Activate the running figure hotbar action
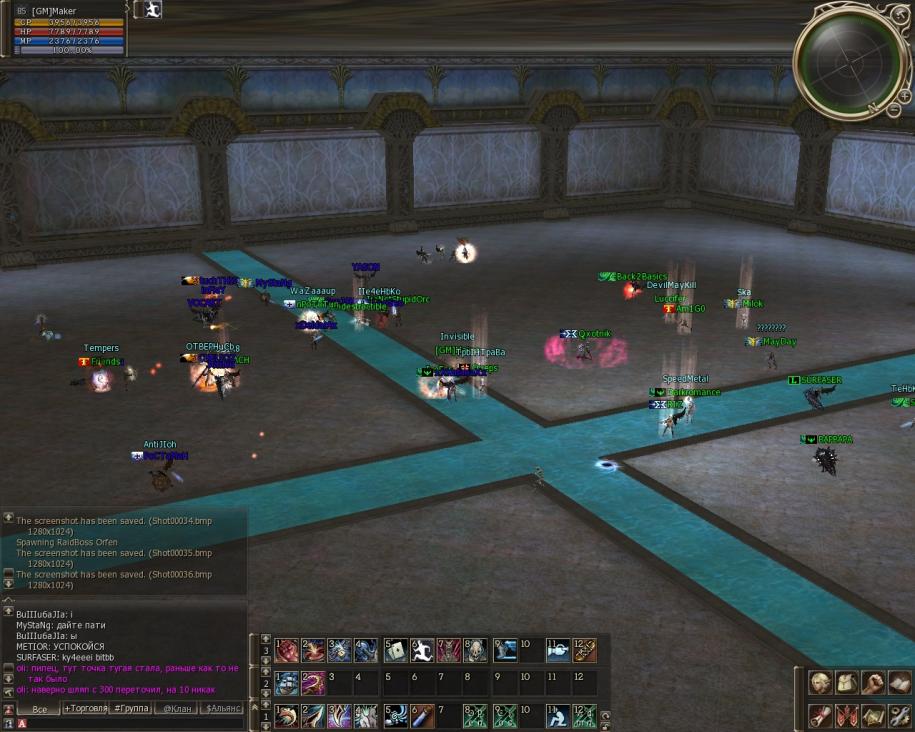 422,650
